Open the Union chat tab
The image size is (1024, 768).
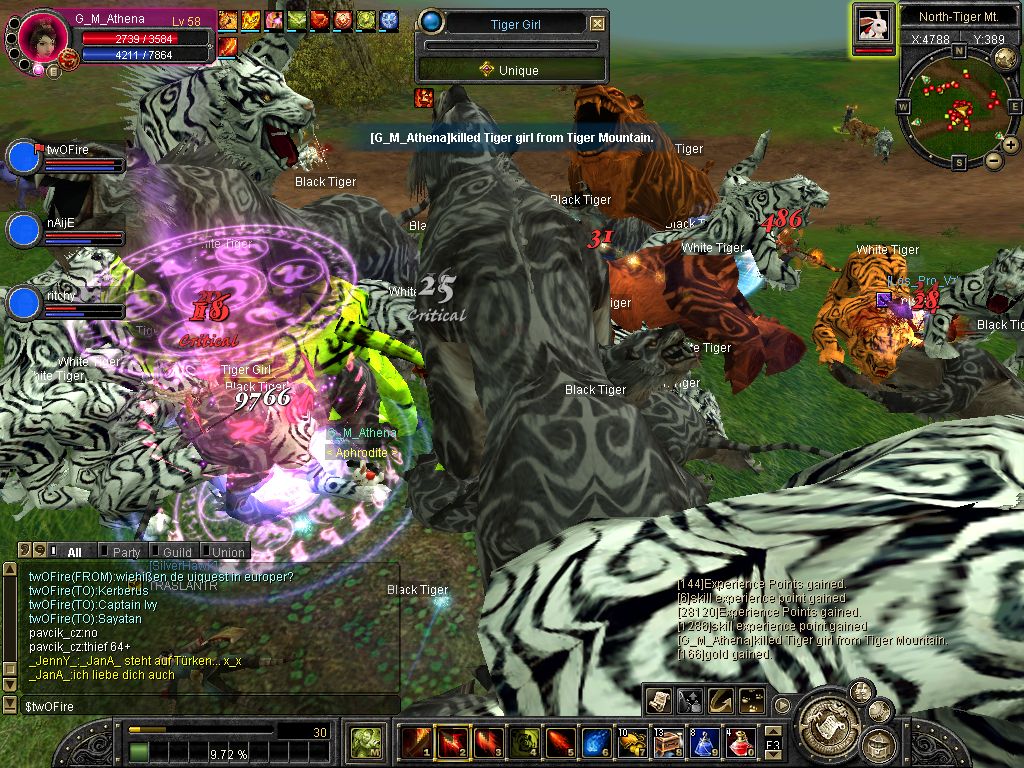point(228,552)
